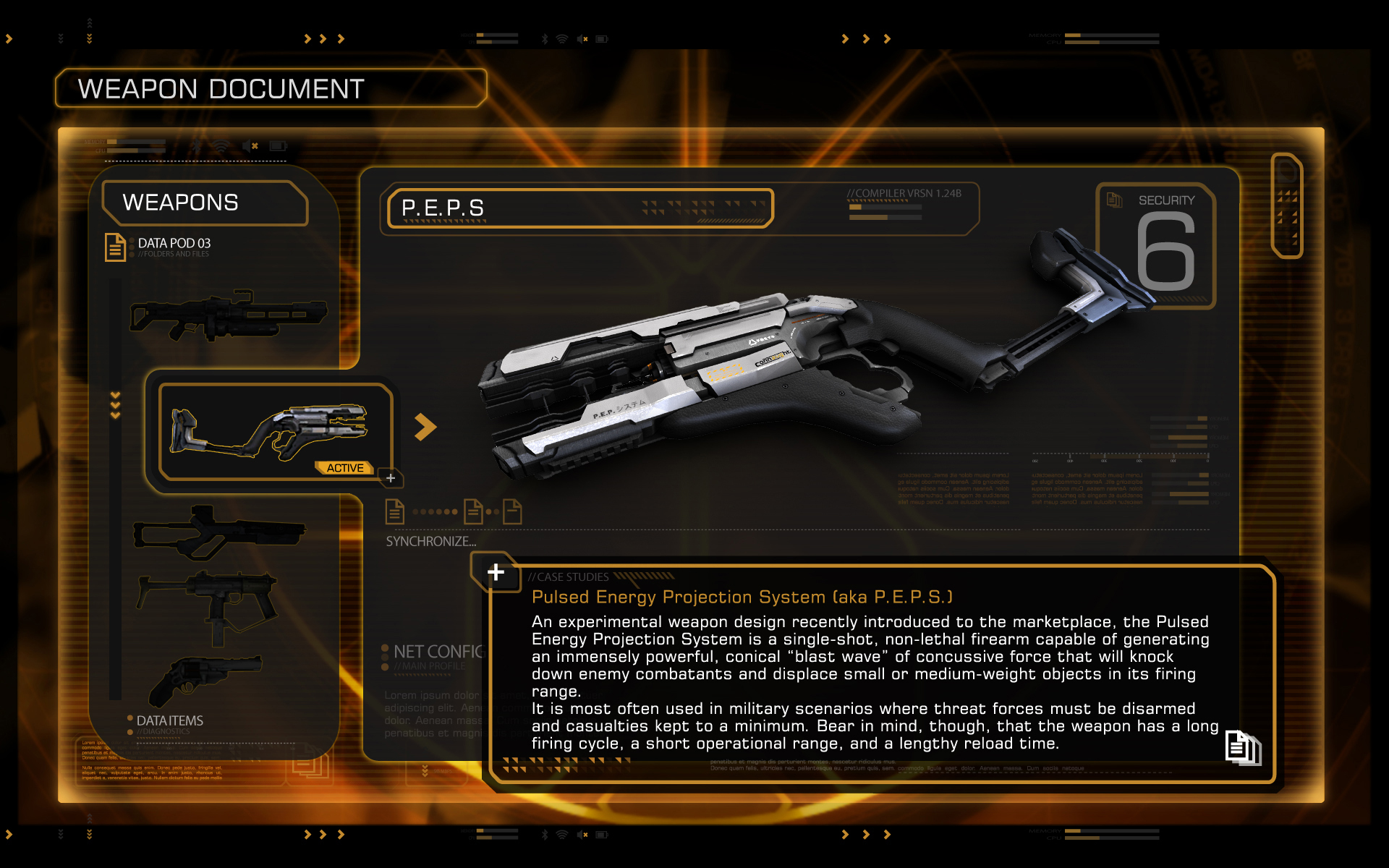Select the crossbow weapon thumbnail
1389x868 pixels.
coord(218,533)
